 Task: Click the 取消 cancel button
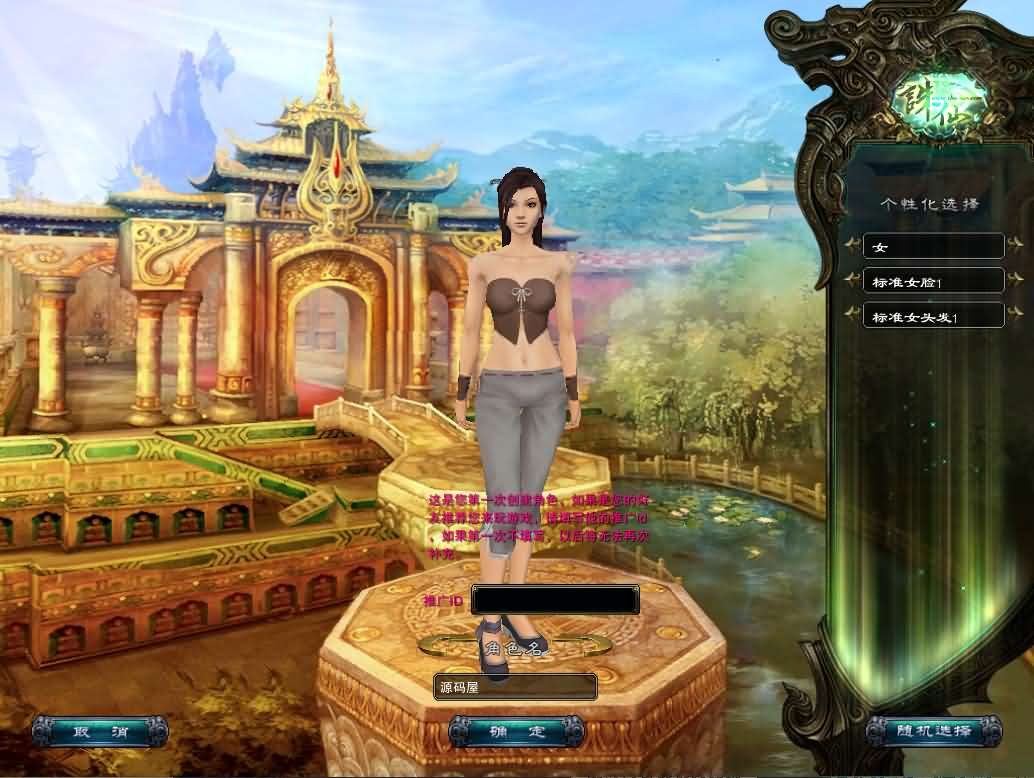tap(99, 731)
